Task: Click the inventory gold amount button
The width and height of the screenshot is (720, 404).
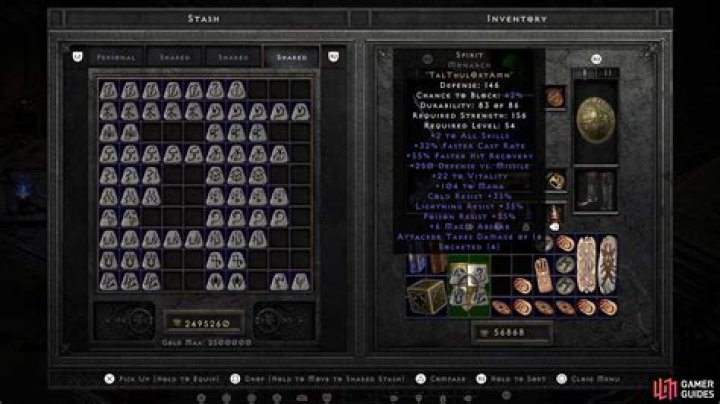Action: point(509,332)
